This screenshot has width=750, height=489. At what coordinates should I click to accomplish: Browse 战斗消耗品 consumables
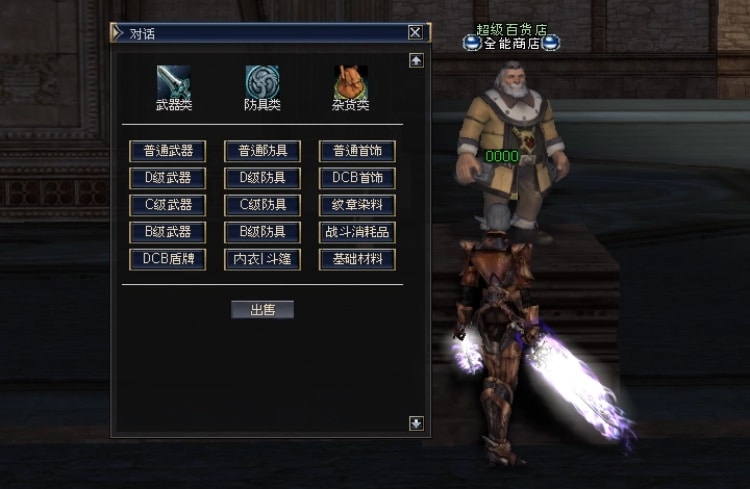coord(357,232)
